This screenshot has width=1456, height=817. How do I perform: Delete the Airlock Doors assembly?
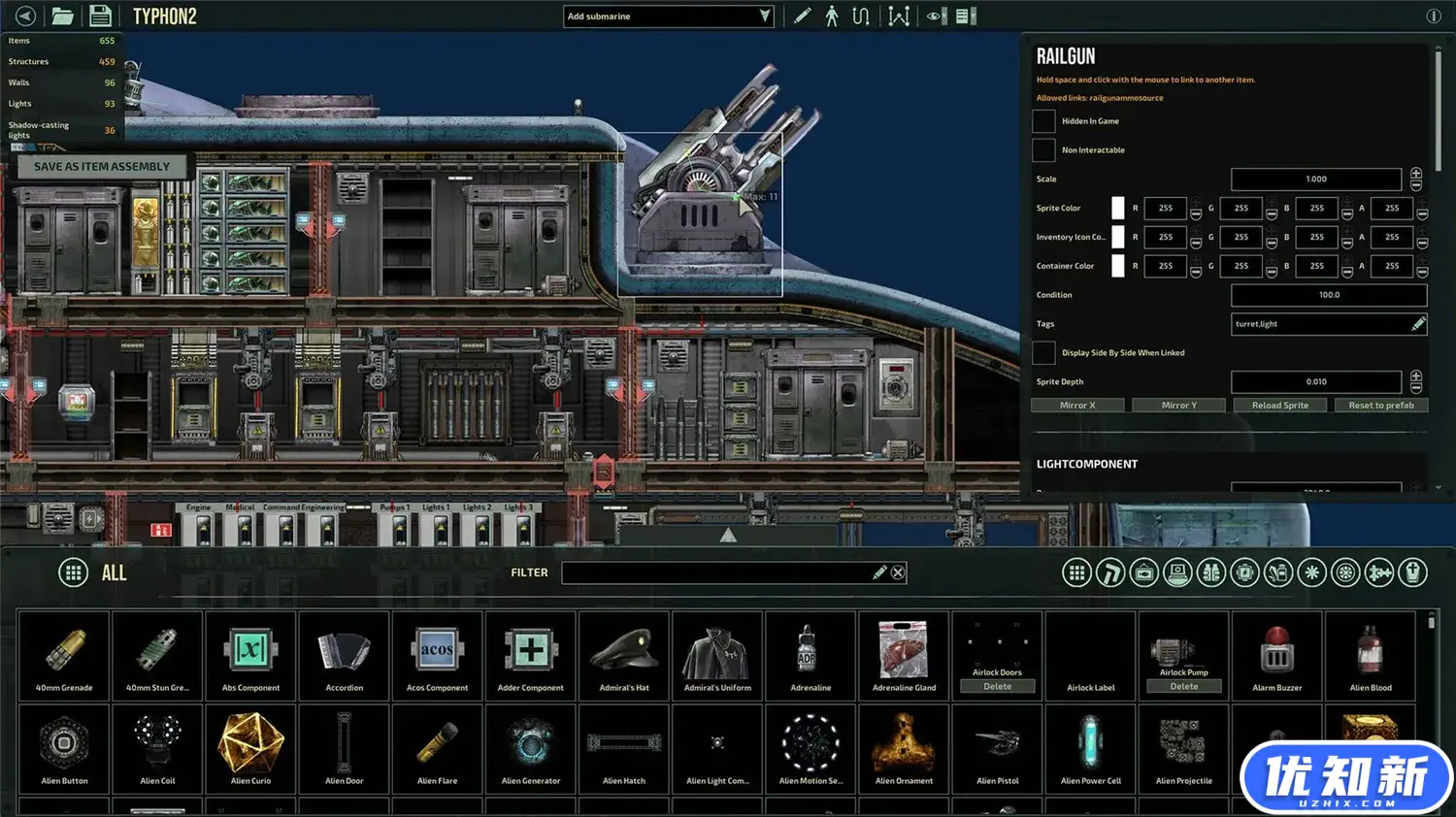(x=997, y=687)
